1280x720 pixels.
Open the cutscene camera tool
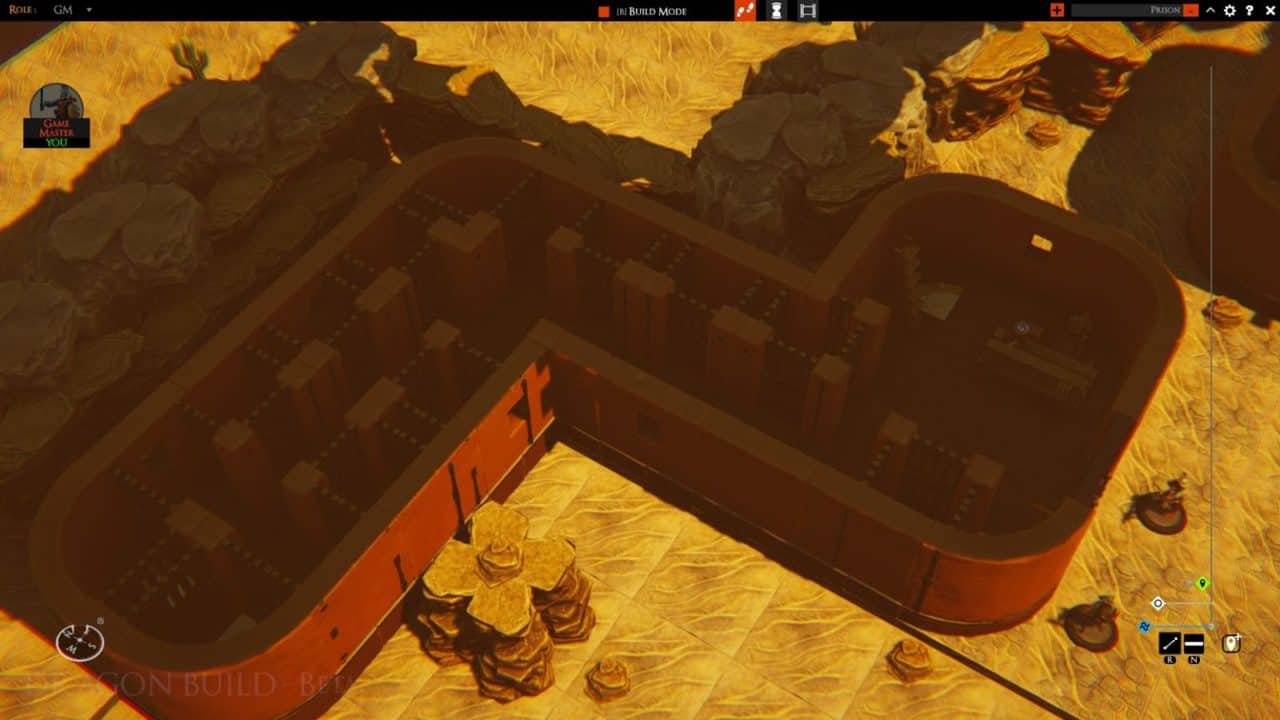808,10
